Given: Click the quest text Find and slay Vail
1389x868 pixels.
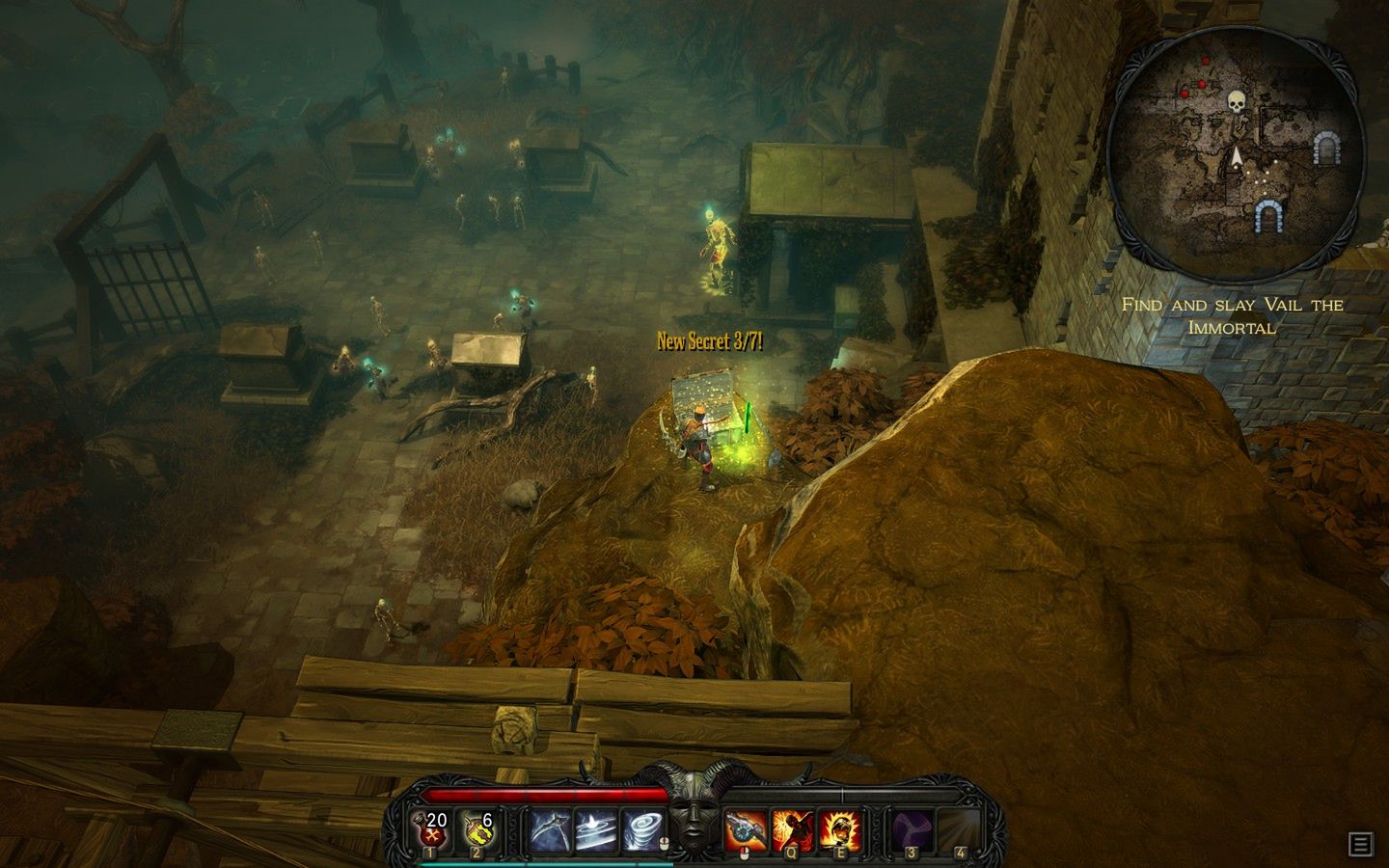Looking at the screenshot, I should click(1233, 313).
